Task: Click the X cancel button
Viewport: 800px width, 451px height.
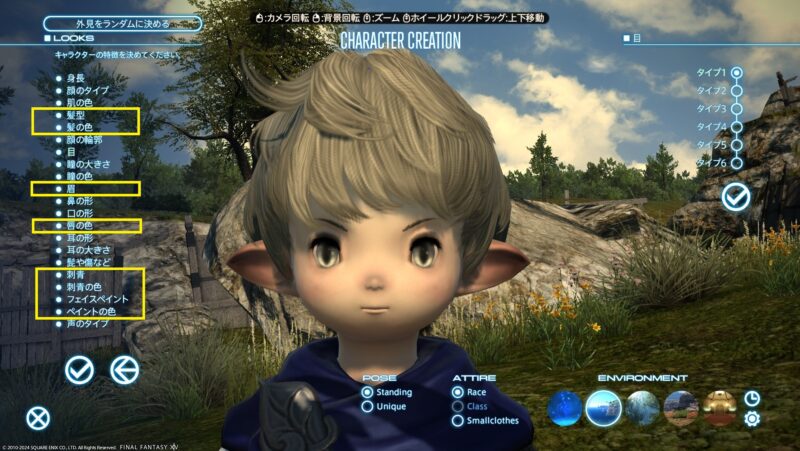Action: [x=38, y=418]
